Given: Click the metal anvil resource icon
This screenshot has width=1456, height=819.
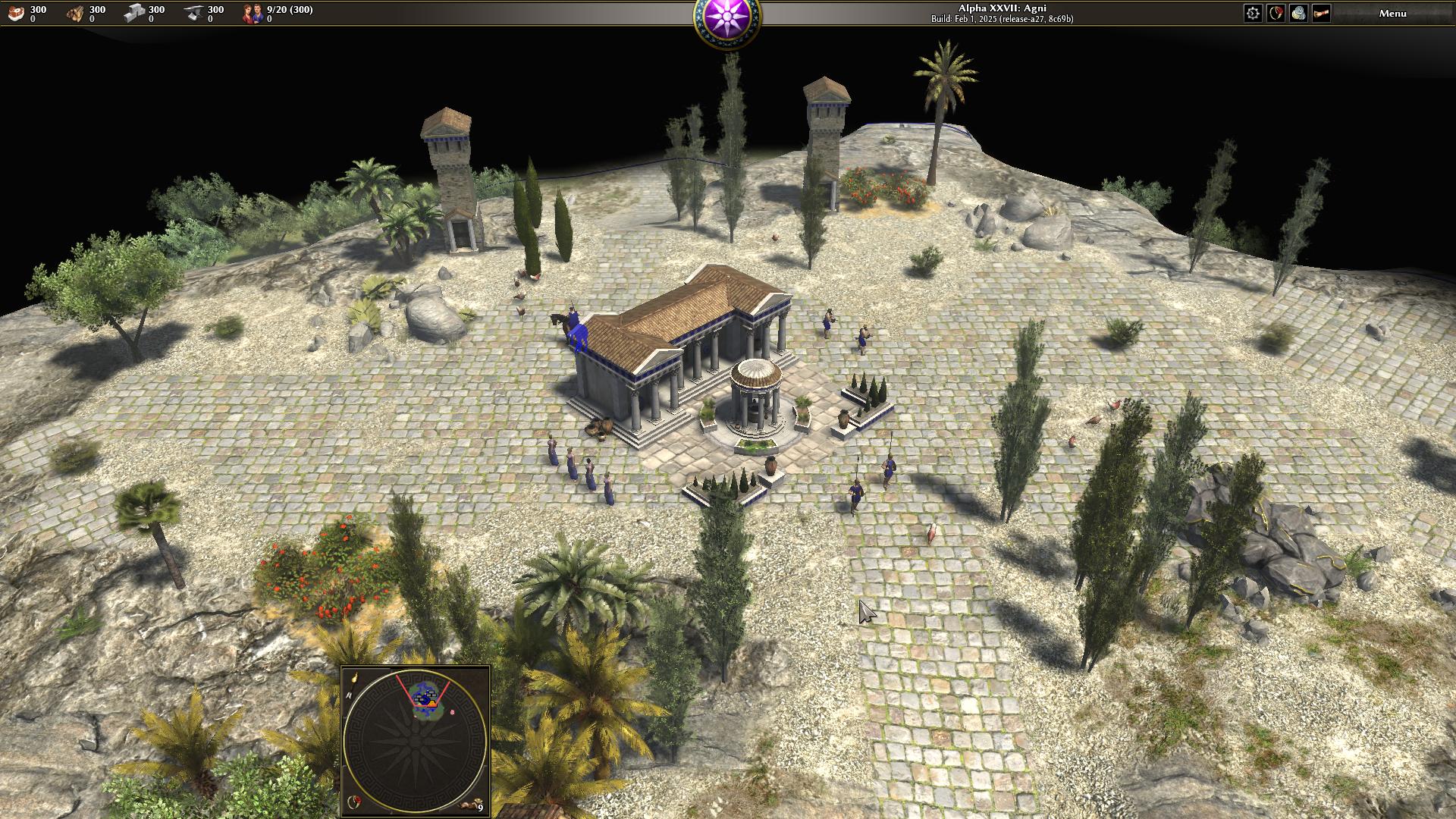Looking at the screenshot, I should [x=193, y=13].
